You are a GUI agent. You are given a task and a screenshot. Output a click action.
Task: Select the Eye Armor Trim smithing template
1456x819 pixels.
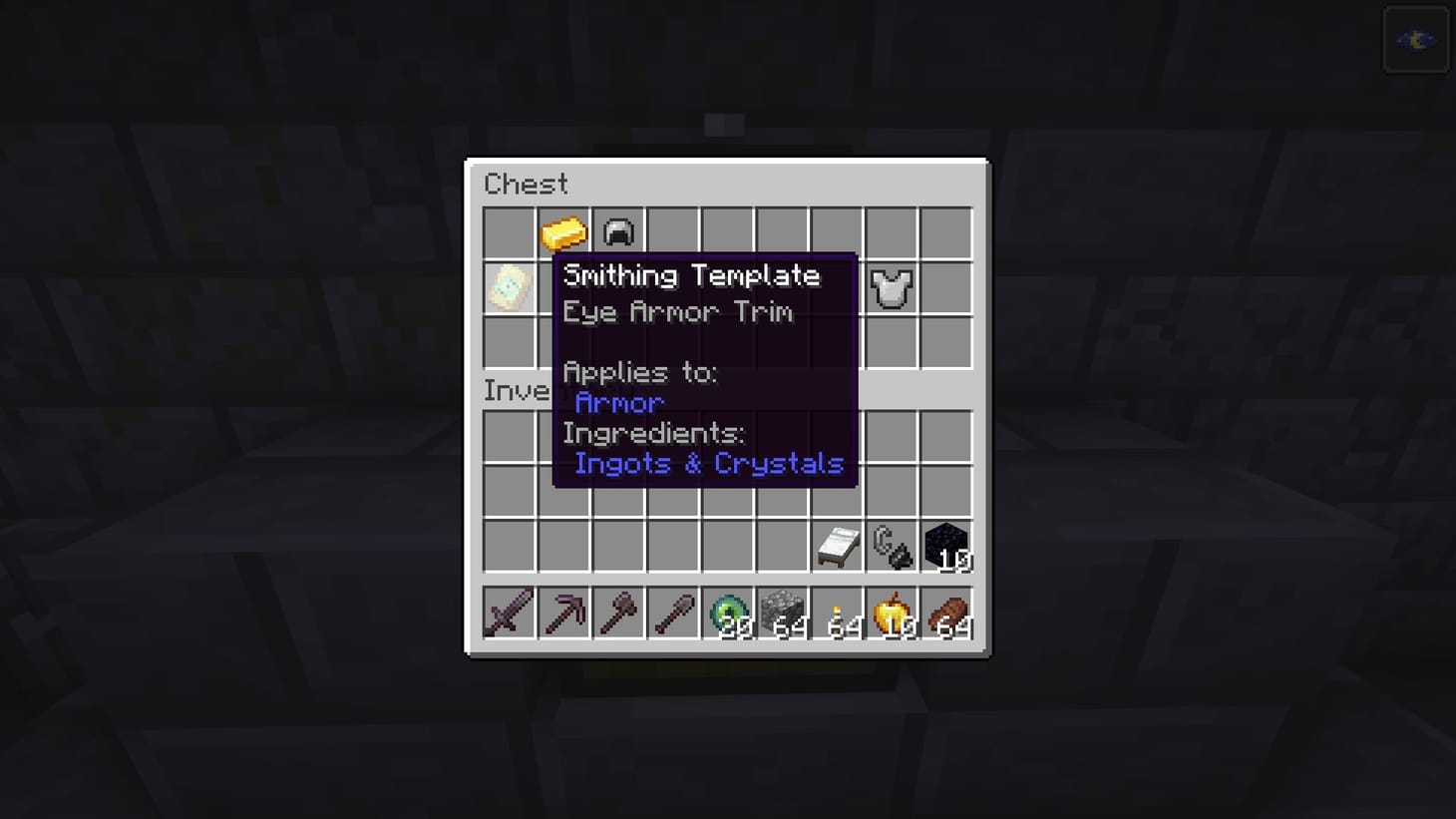point(510,287)
